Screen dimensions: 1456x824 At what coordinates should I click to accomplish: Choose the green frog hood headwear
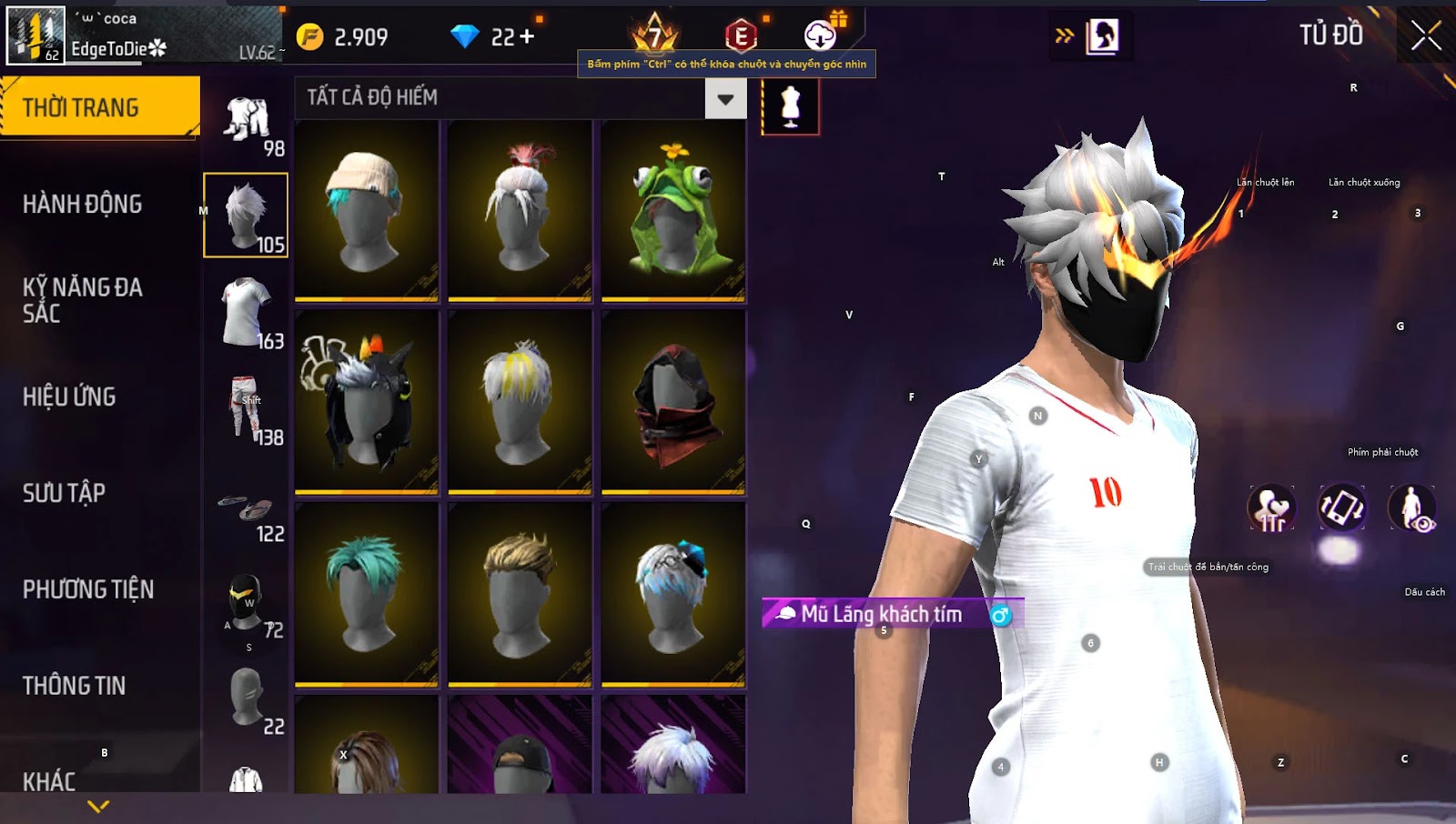(x=673, y=211)
